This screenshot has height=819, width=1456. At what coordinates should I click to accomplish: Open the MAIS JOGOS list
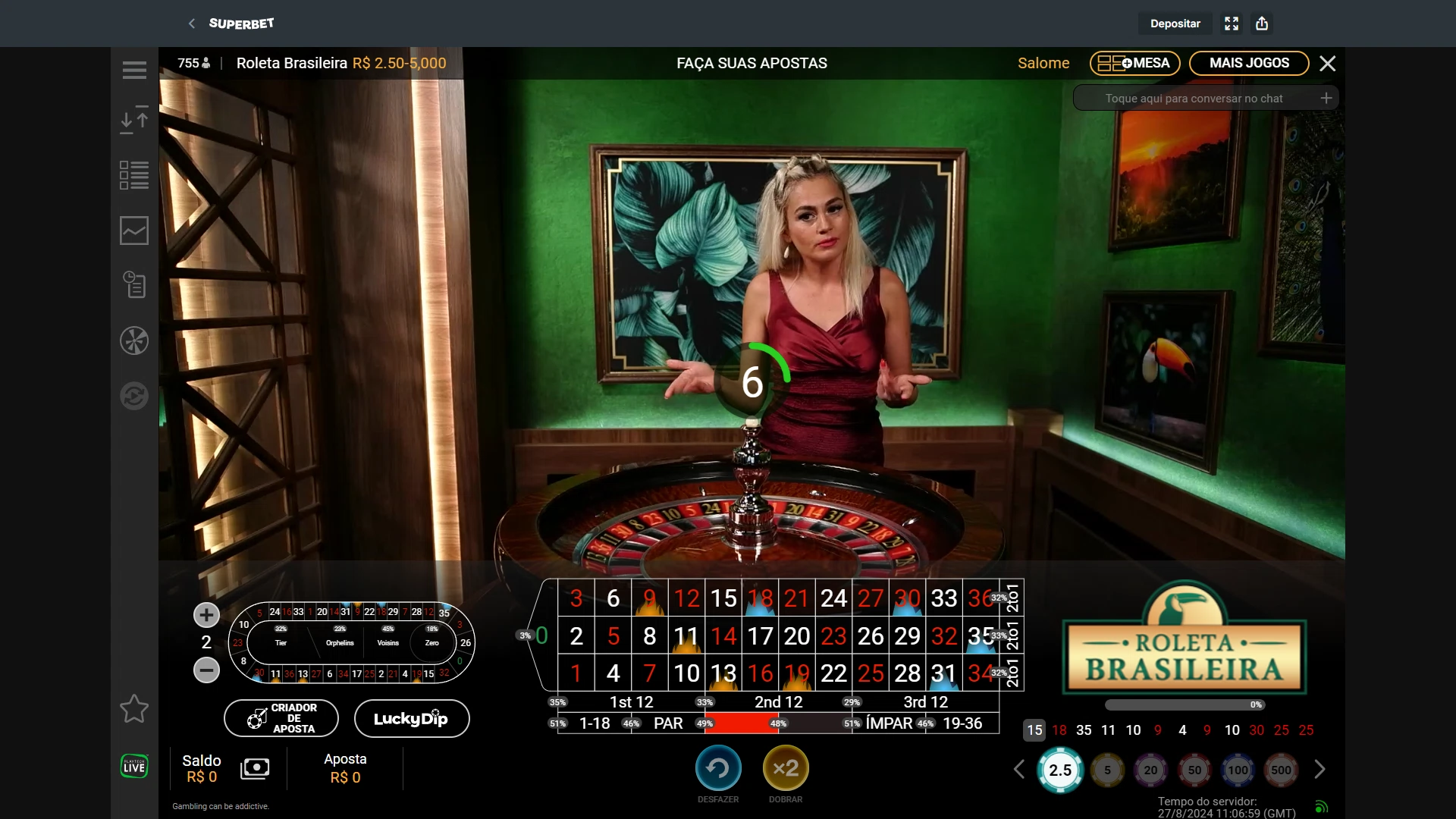click(x=1248, y=63)
